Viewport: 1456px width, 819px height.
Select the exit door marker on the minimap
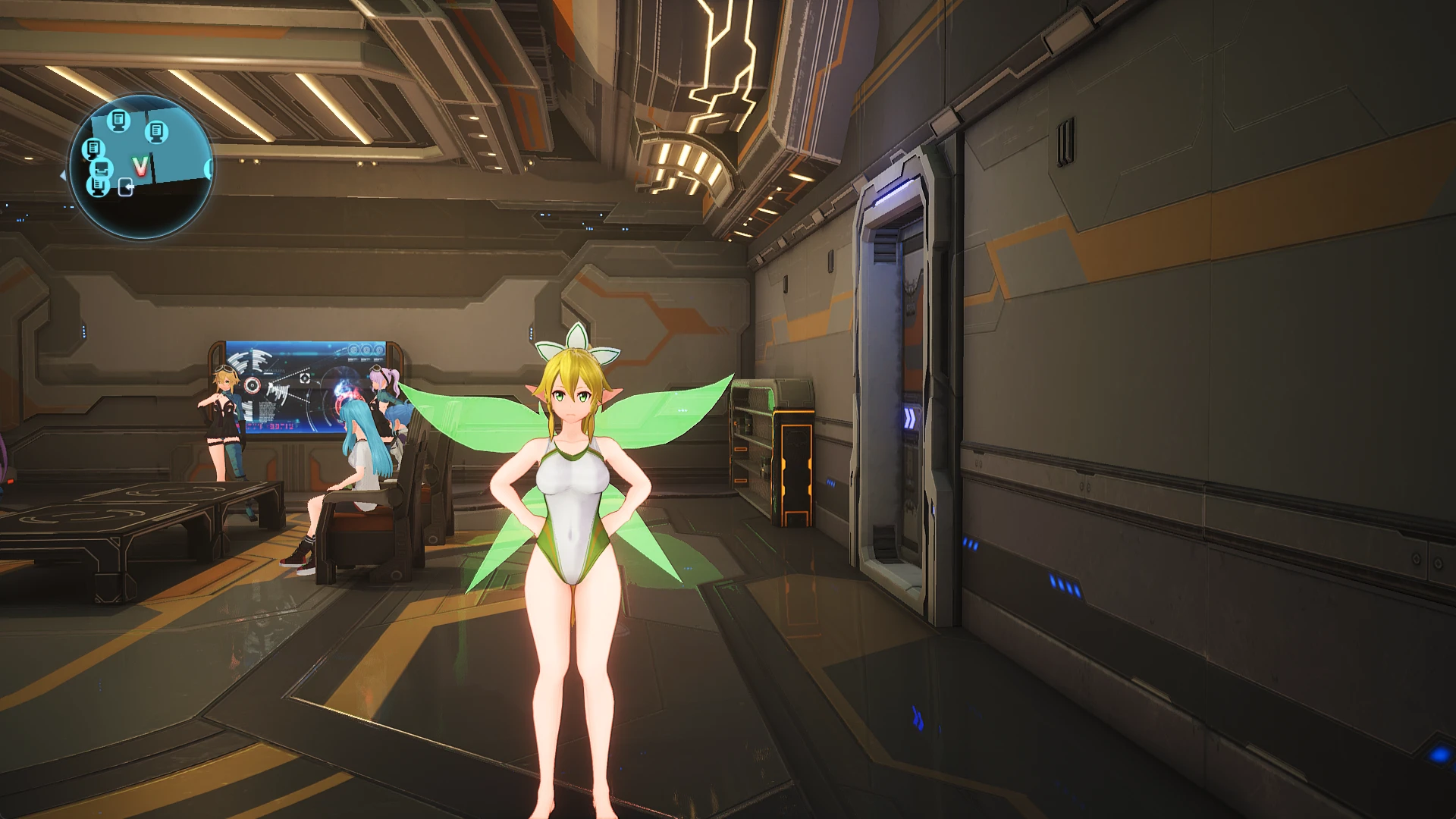click(x=126, y=187)
